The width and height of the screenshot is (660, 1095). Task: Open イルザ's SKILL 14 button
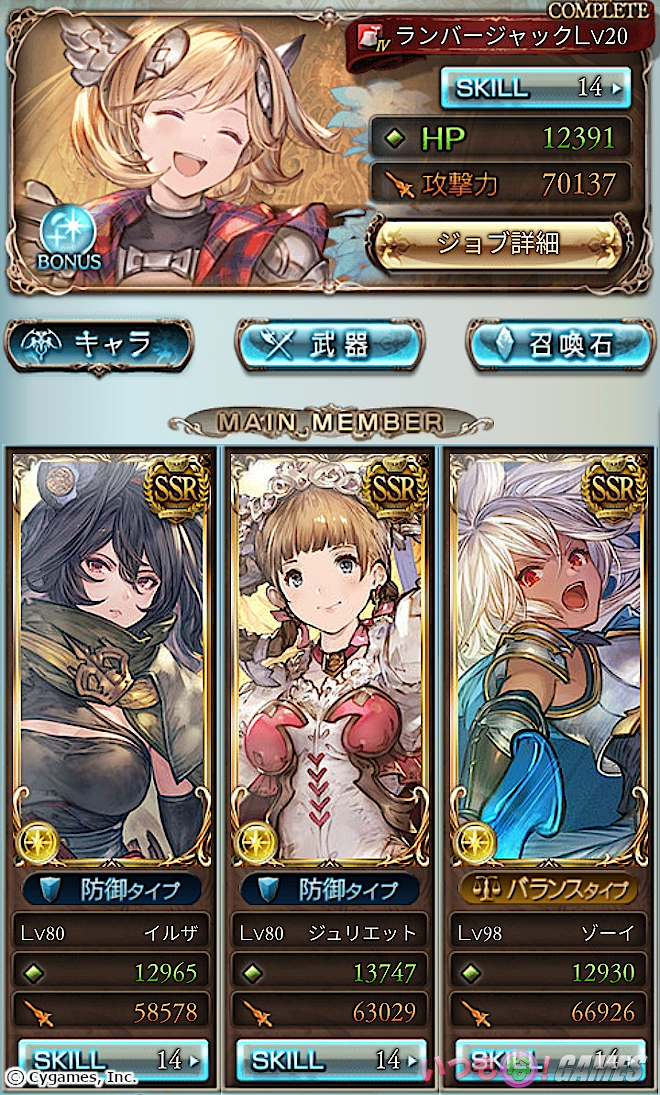111,1058
